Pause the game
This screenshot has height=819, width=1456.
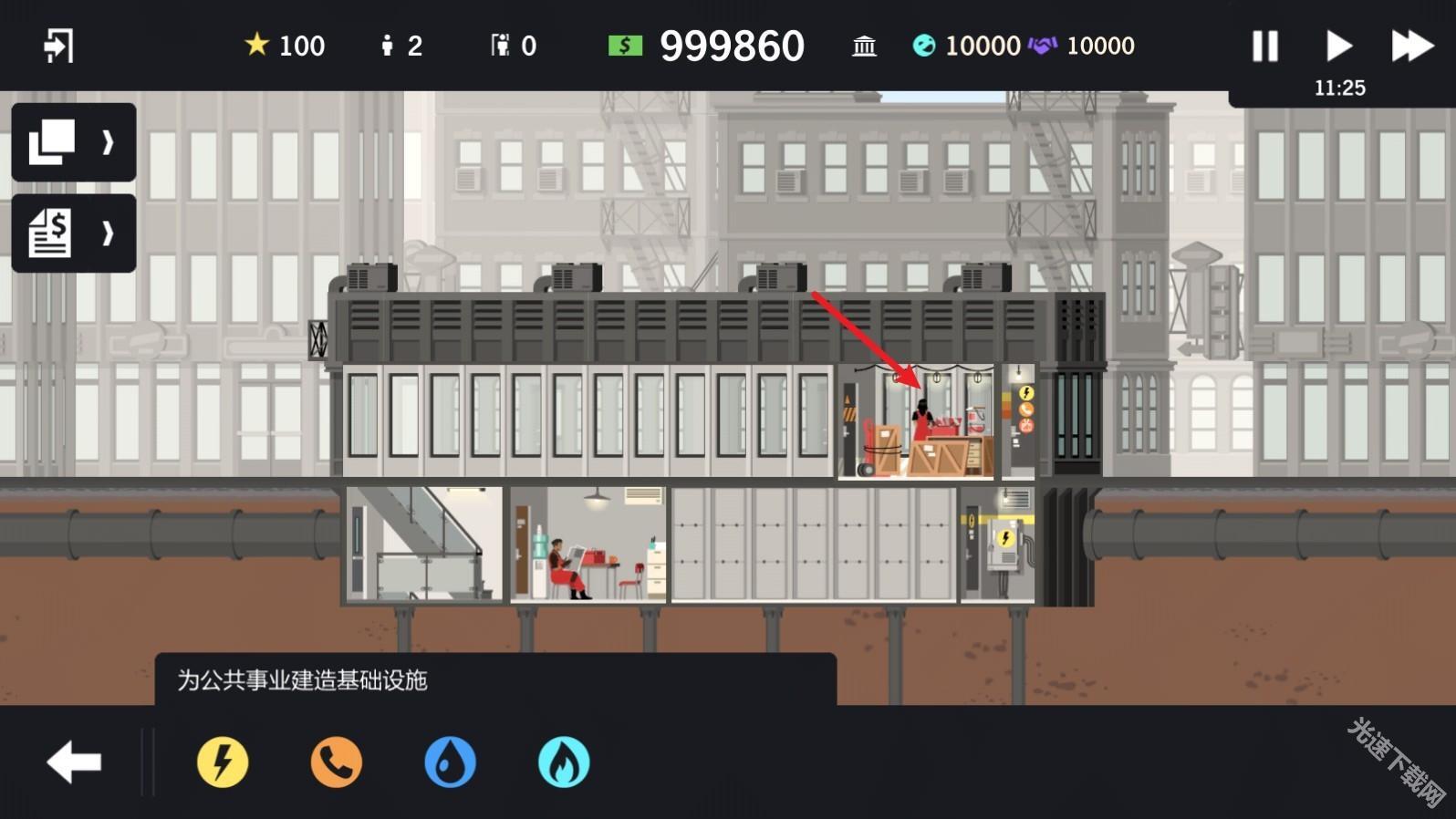point(1264,46)
